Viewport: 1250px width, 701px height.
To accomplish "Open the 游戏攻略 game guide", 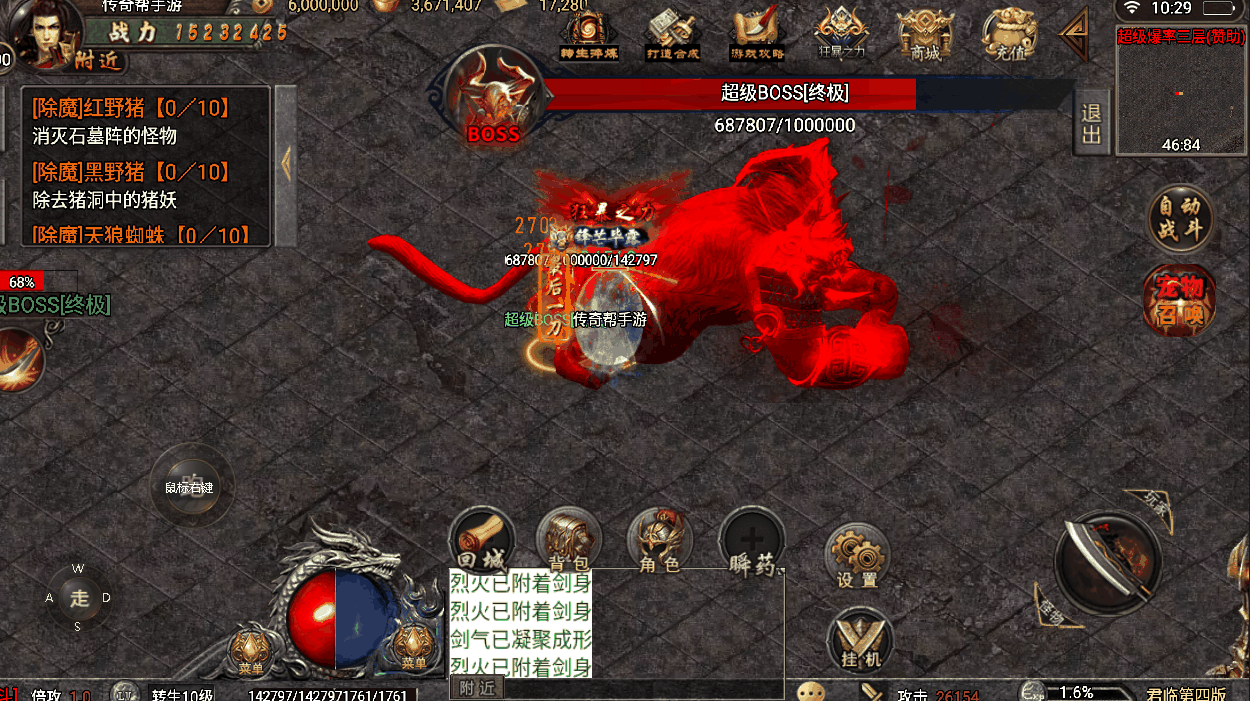I will (758, 35).
